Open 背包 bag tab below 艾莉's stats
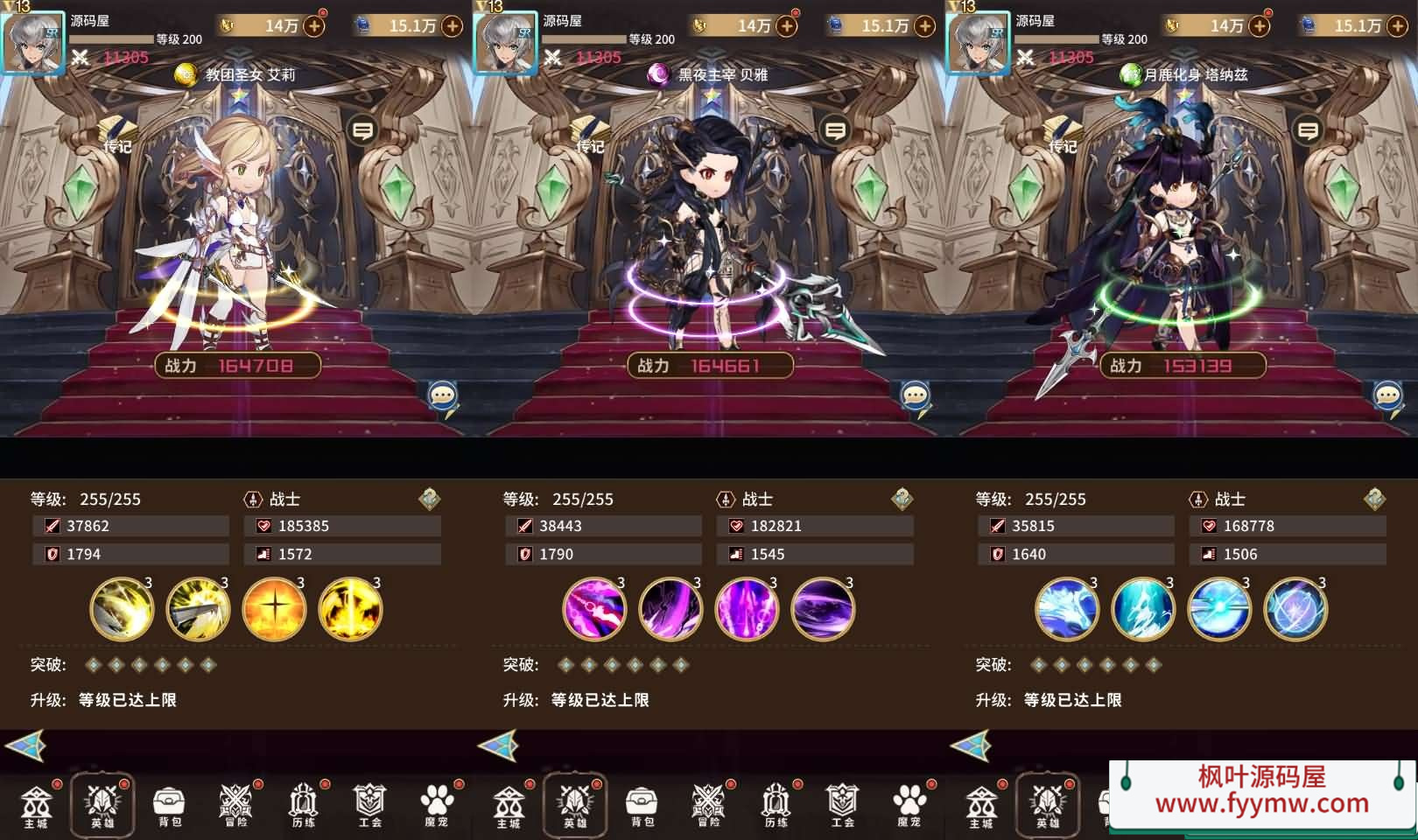Viewport: 1418px width, 840px height. (x=169, y=805)
